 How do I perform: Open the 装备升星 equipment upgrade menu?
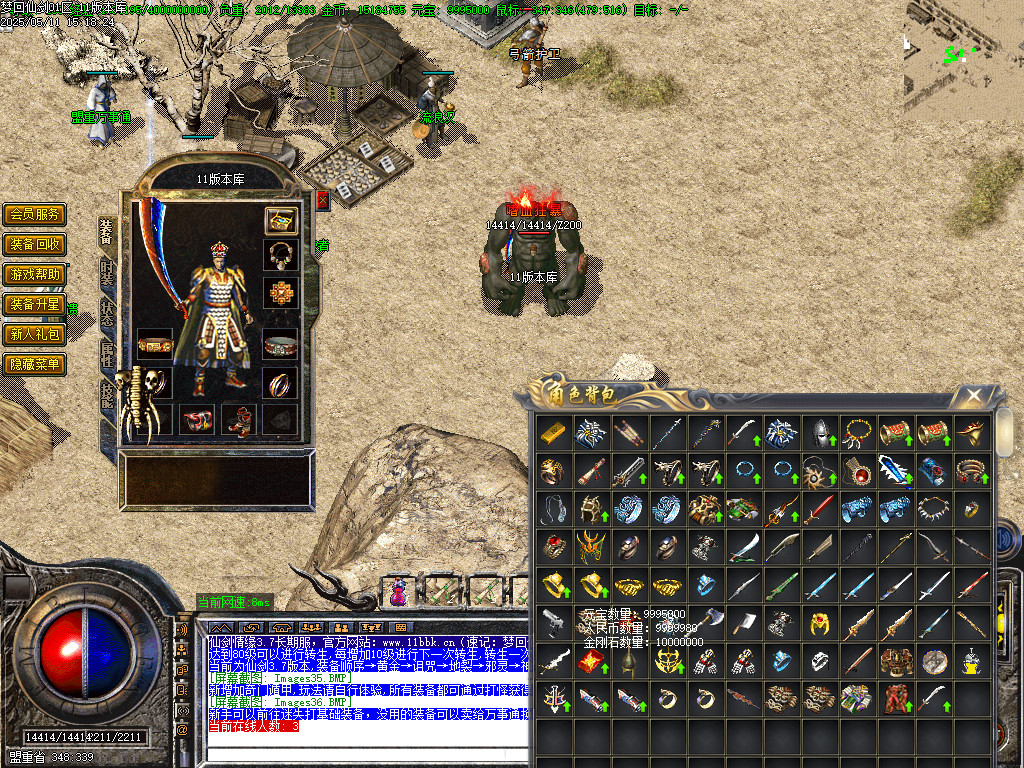pyautogui.click(x=35, y=304)
